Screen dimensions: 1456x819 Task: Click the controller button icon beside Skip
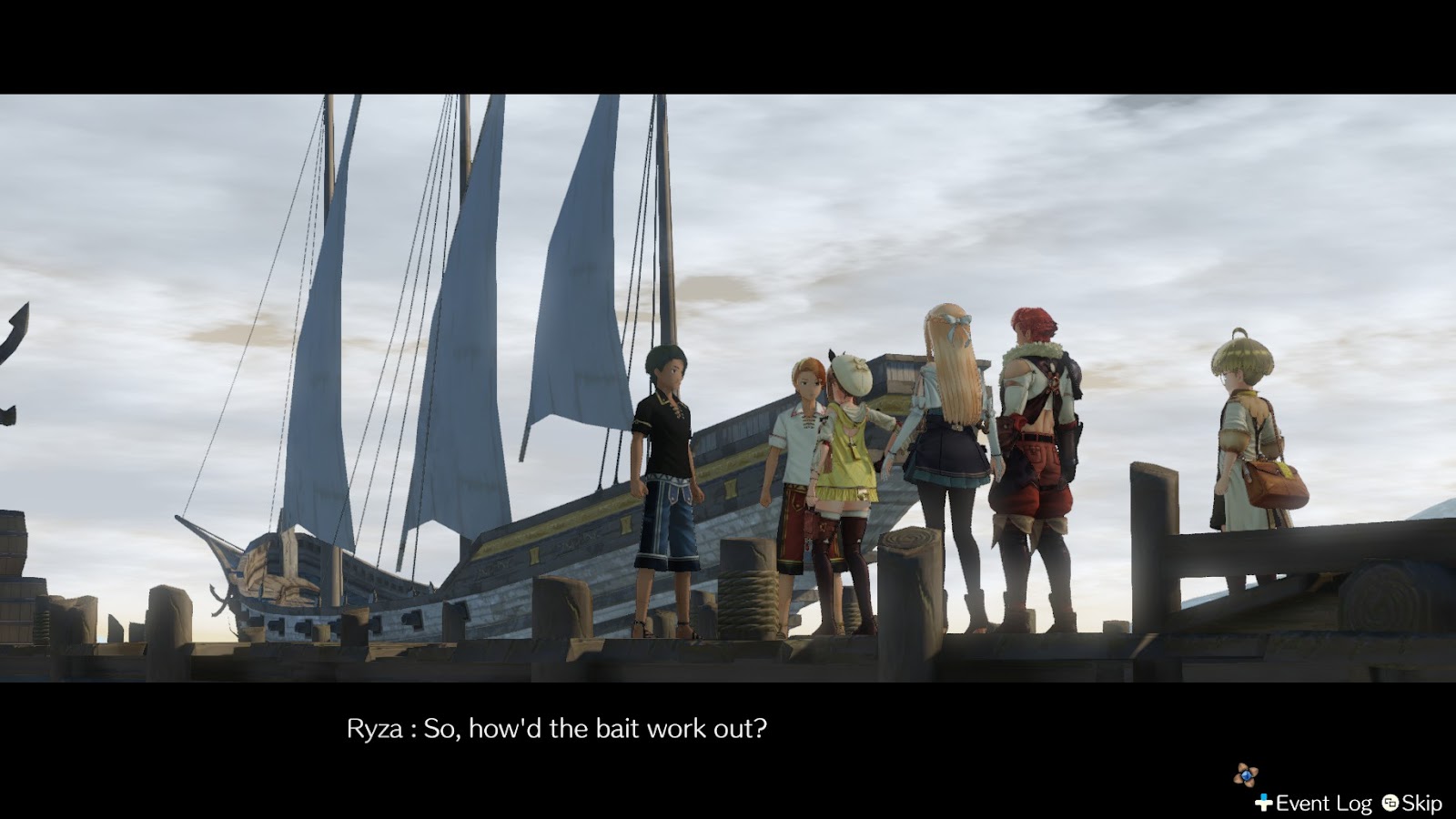click(x=1390, y=804)
